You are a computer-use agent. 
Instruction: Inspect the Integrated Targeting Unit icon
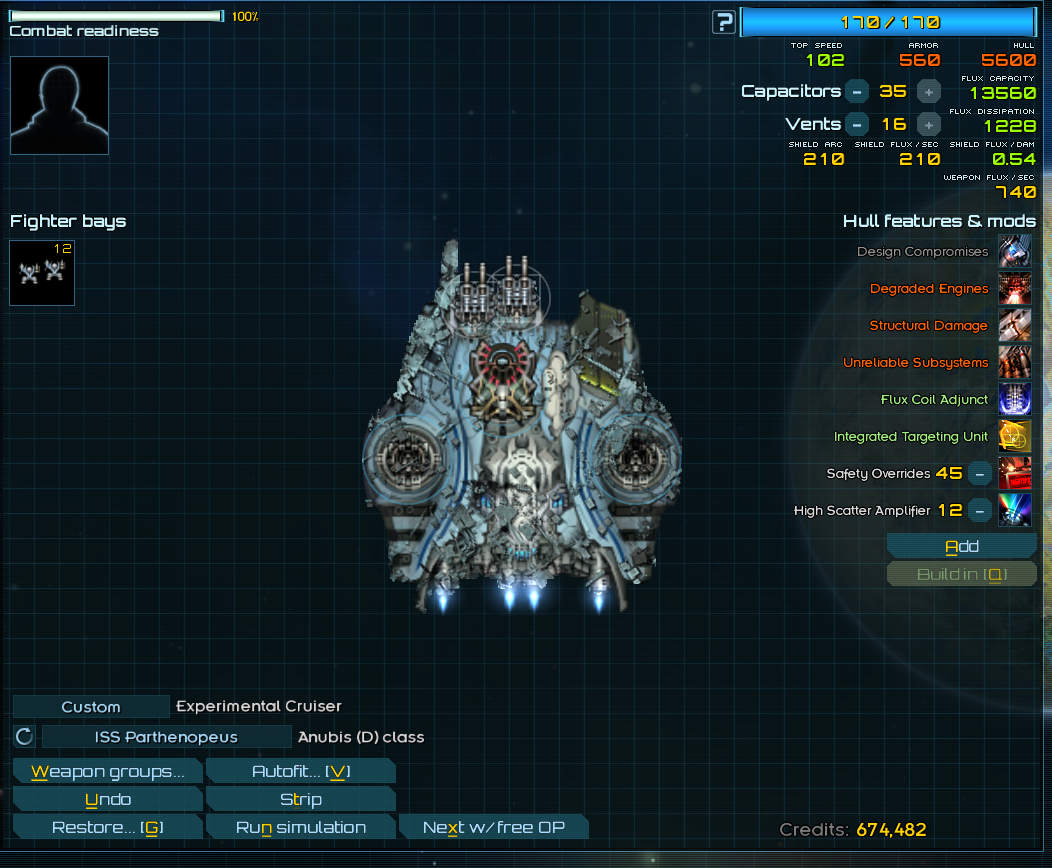pyautogui.click(x=1015, y=436)
